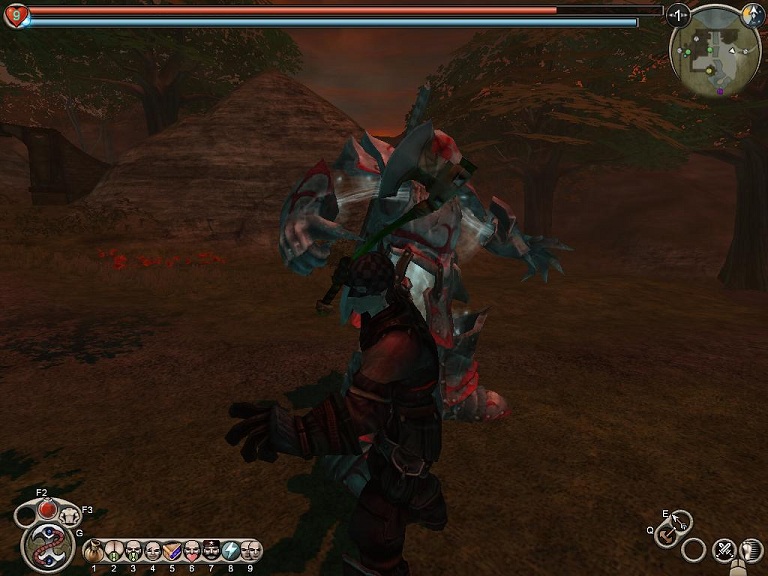The width and height of the screenshot is (768, 576).
Task: Select the red health potion slot
Action: pyautogui.click(x=46, y=509)
